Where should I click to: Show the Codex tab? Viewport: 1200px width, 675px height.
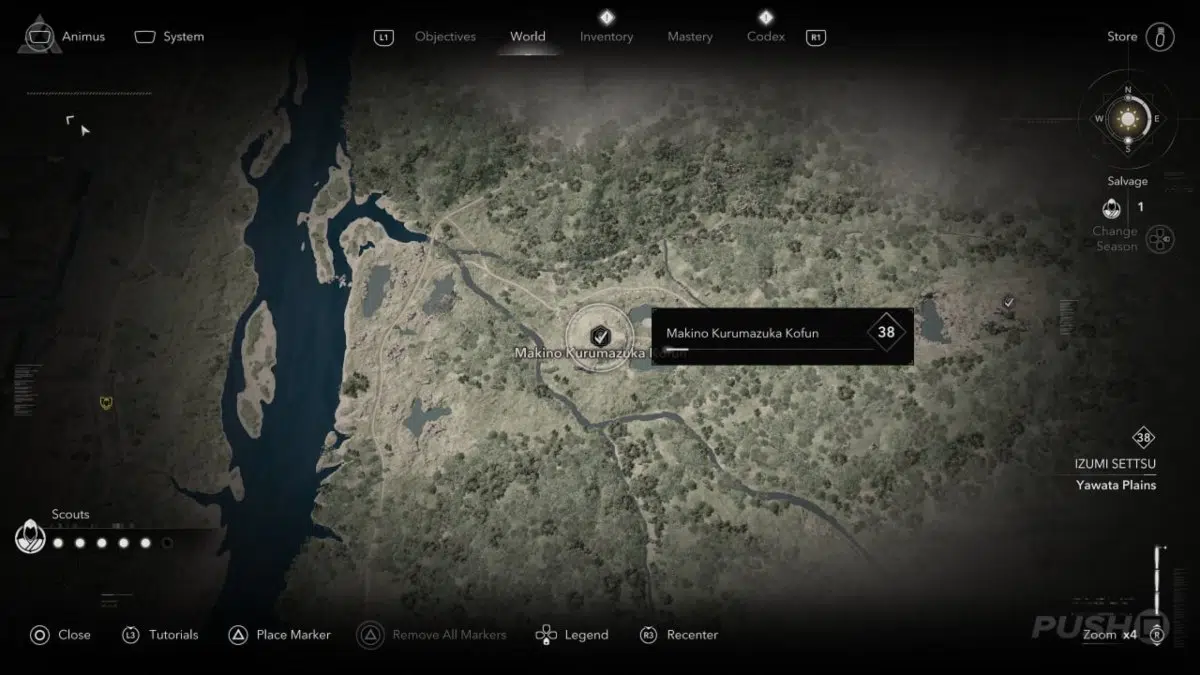coord(765,37)
